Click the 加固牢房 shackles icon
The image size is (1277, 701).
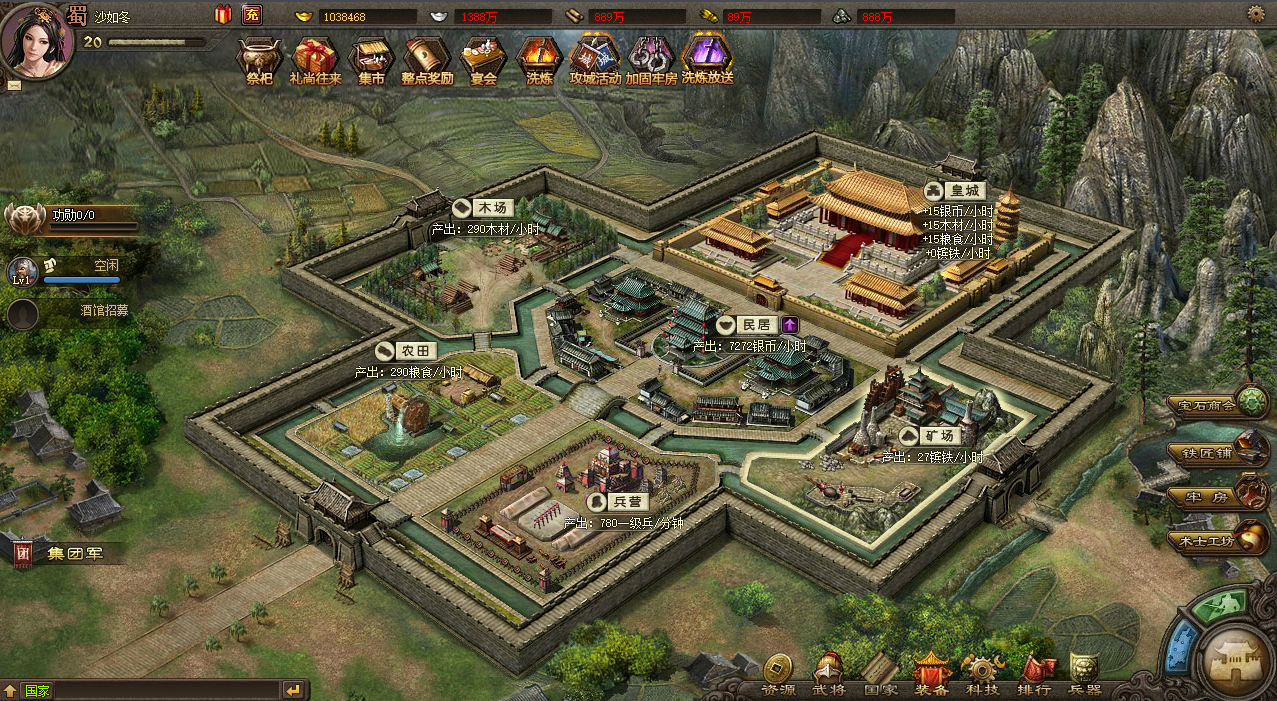pos(651,58)
